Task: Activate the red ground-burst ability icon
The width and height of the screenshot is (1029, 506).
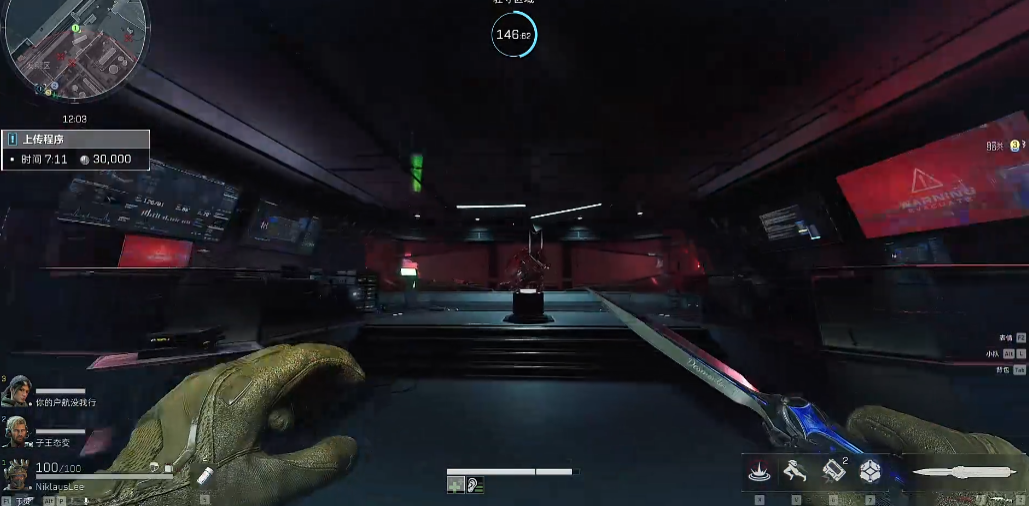Action: pyautogui.click(x=758, y=469)
